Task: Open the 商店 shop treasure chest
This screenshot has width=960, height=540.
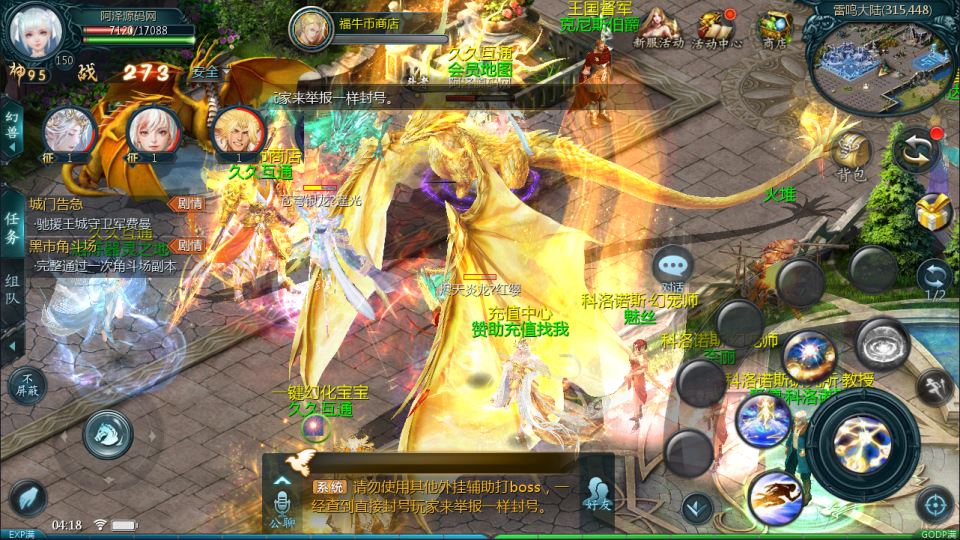Action: coord(773,28)
